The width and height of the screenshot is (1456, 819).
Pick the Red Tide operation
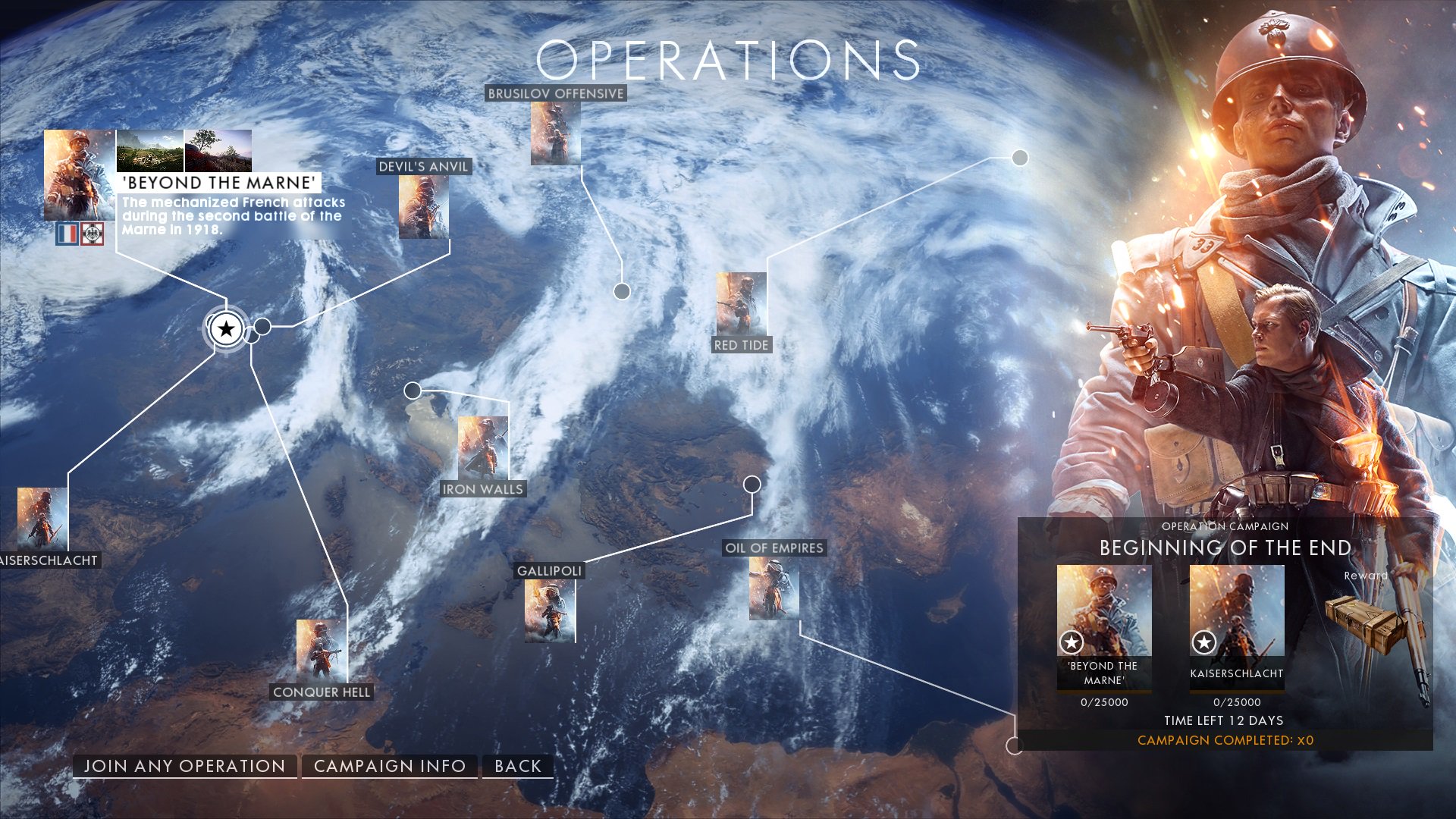pos(741,305)
